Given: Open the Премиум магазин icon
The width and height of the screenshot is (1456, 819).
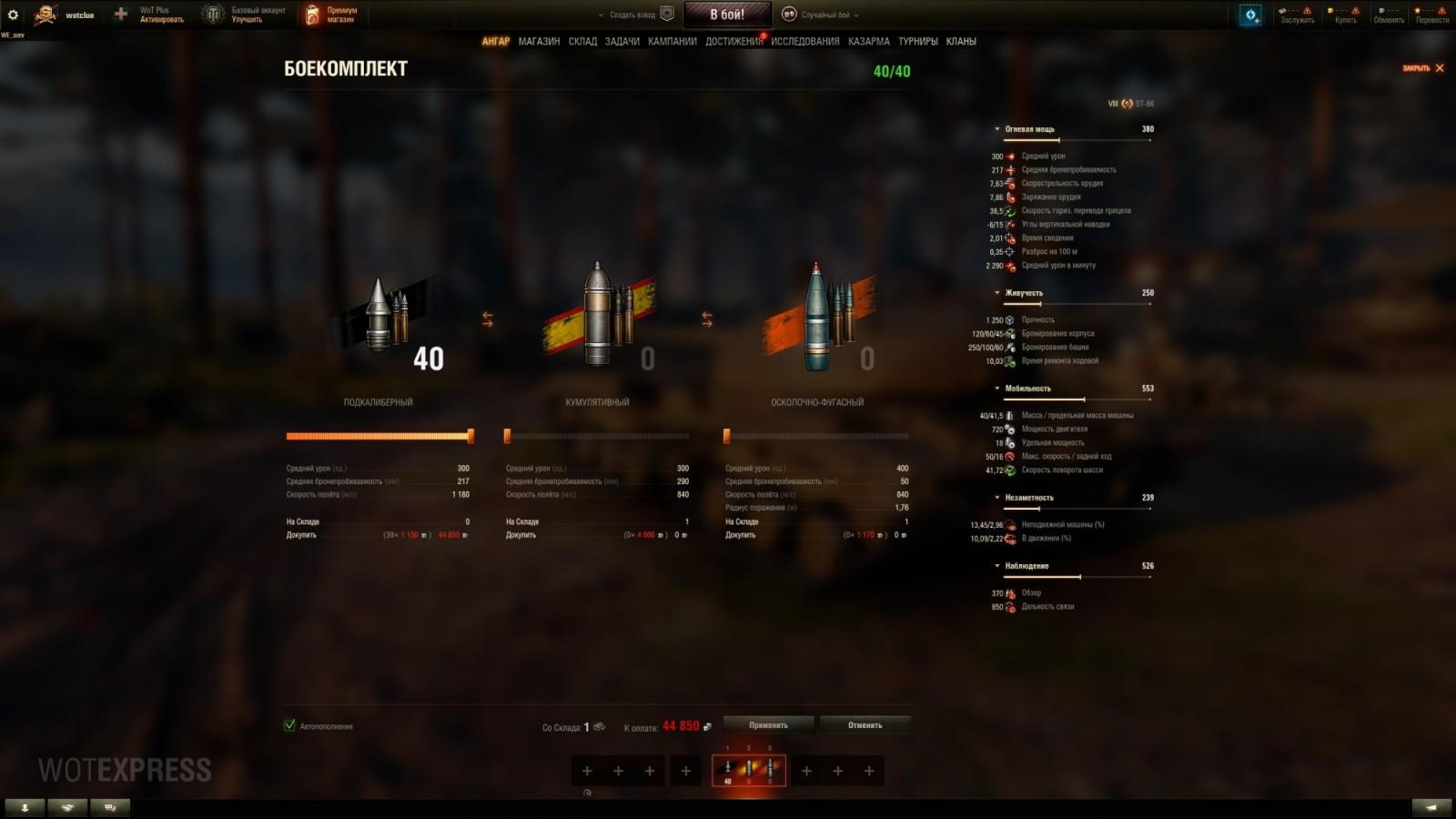Looking at the screenshot, I should pos(312,14).
